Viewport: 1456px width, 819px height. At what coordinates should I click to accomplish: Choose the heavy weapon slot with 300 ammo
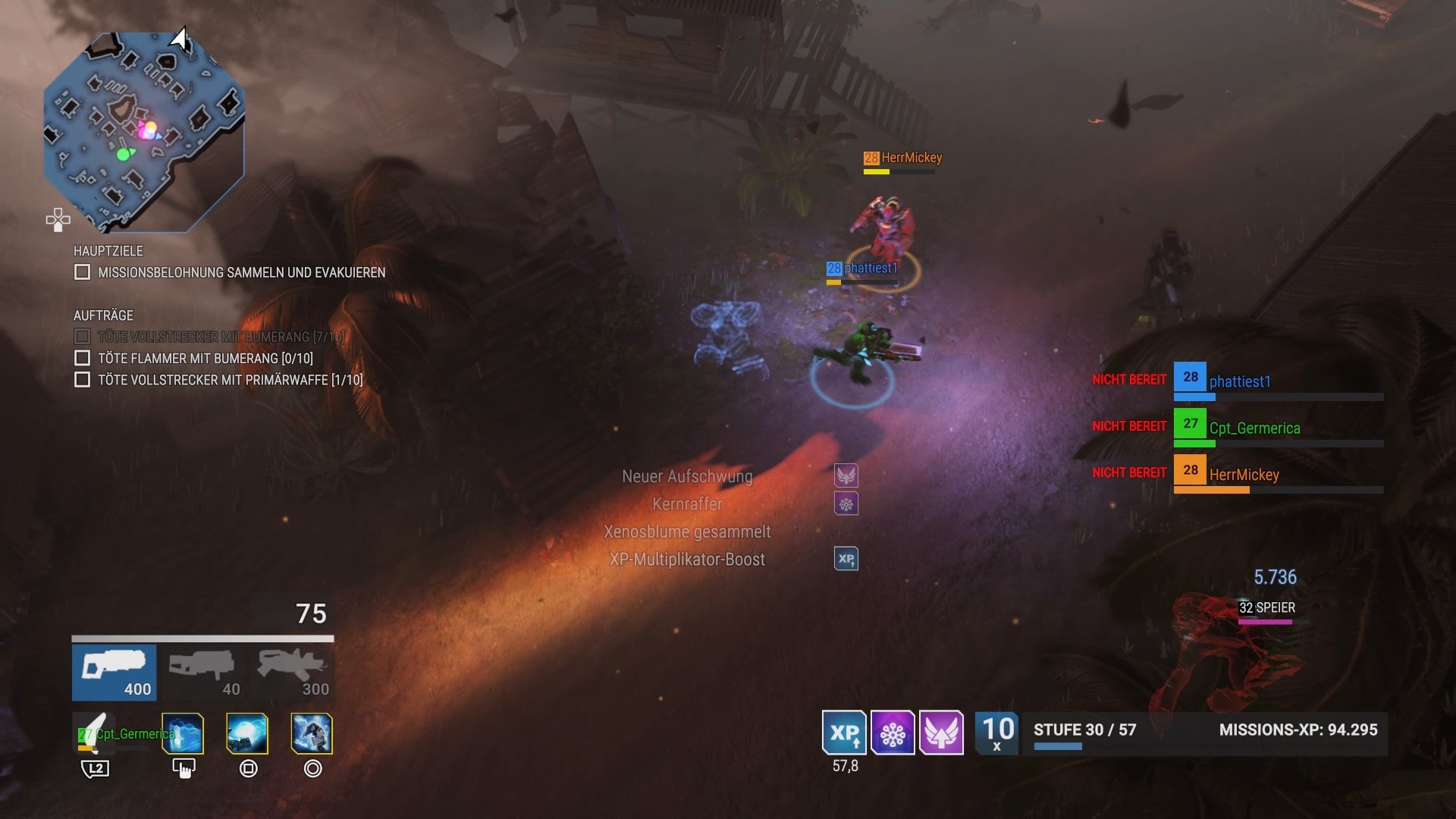point(293,673)
